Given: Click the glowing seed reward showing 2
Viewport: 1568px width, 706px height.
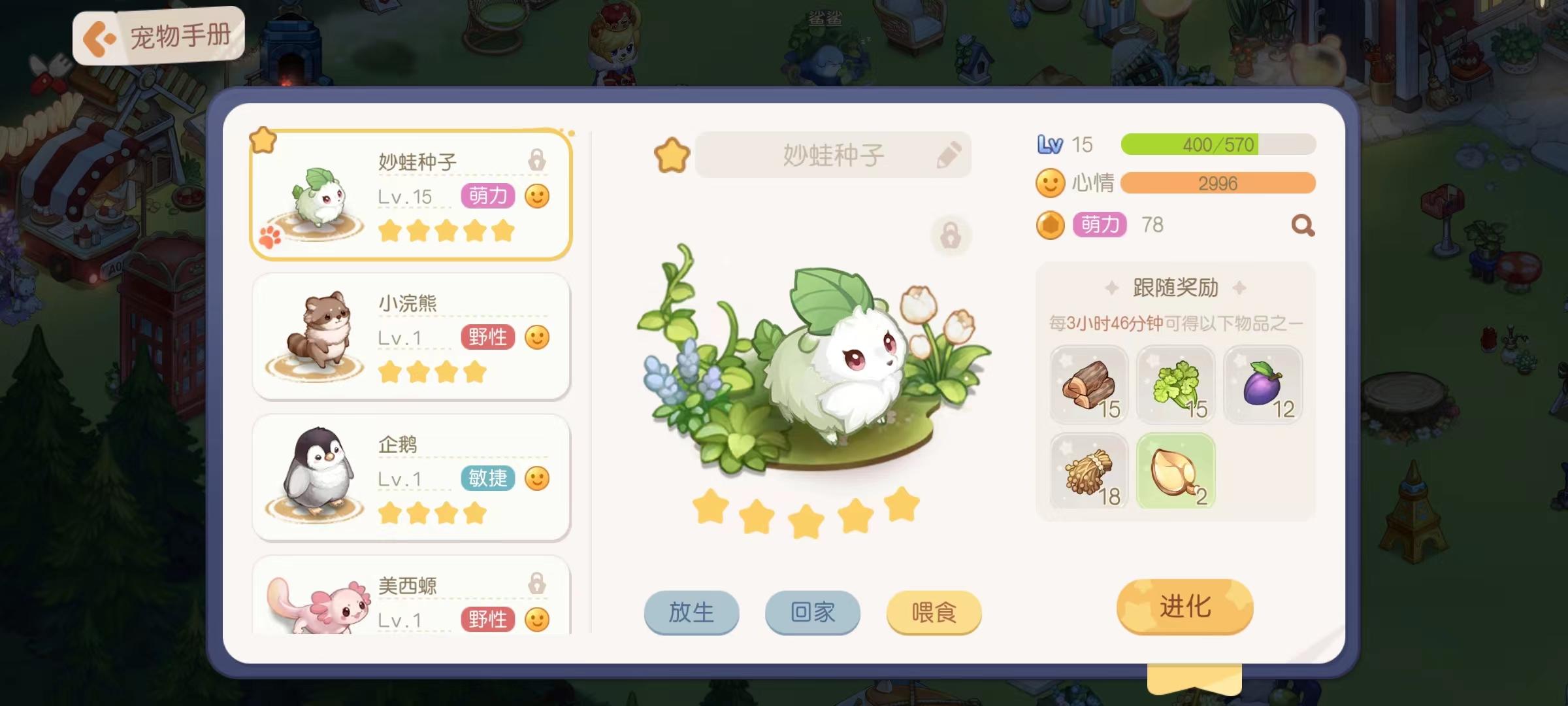Looking at the screenshot, I should coord(1176,472).
